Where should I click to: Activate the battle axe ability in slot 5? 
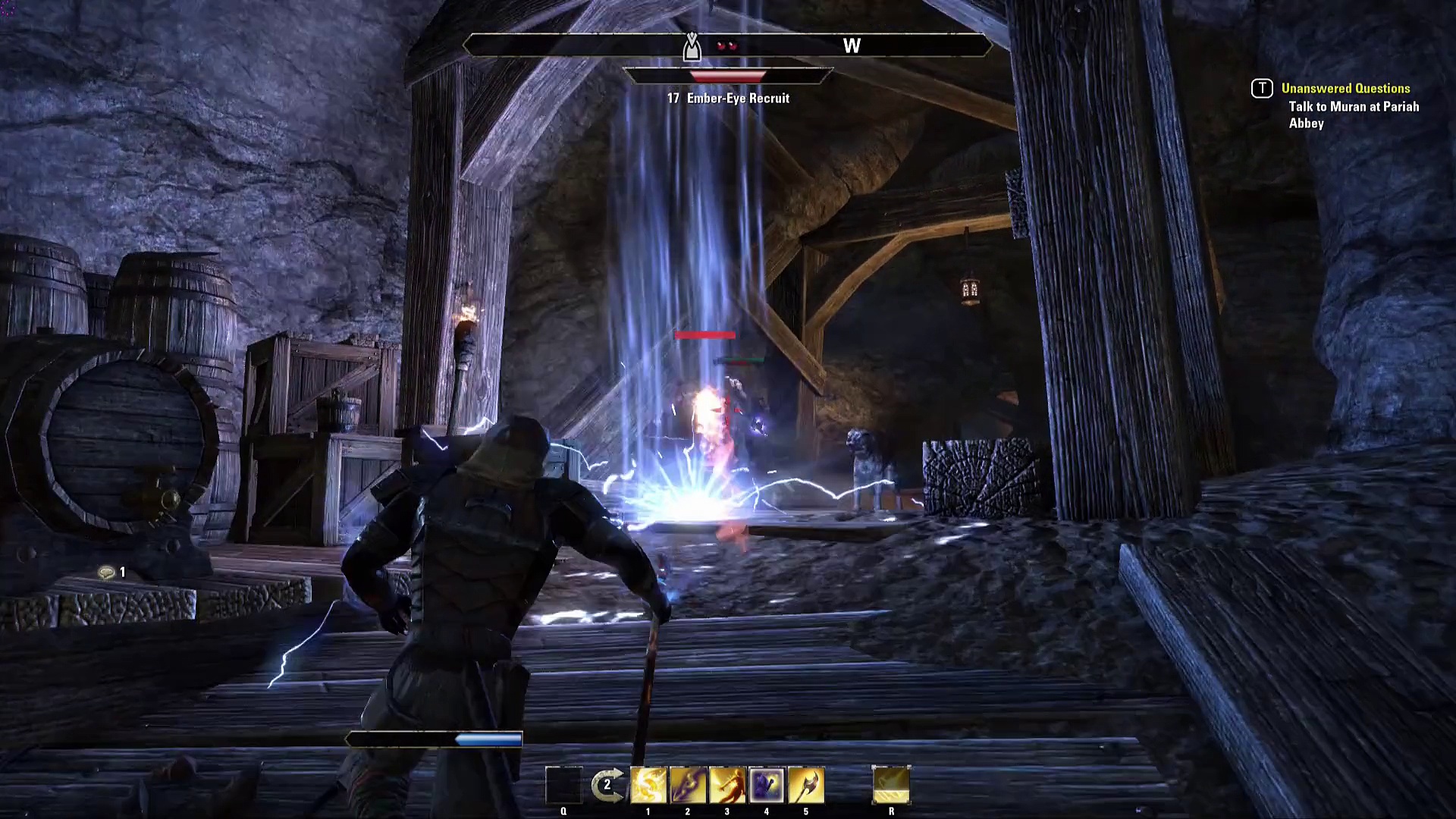coord(806,785)
